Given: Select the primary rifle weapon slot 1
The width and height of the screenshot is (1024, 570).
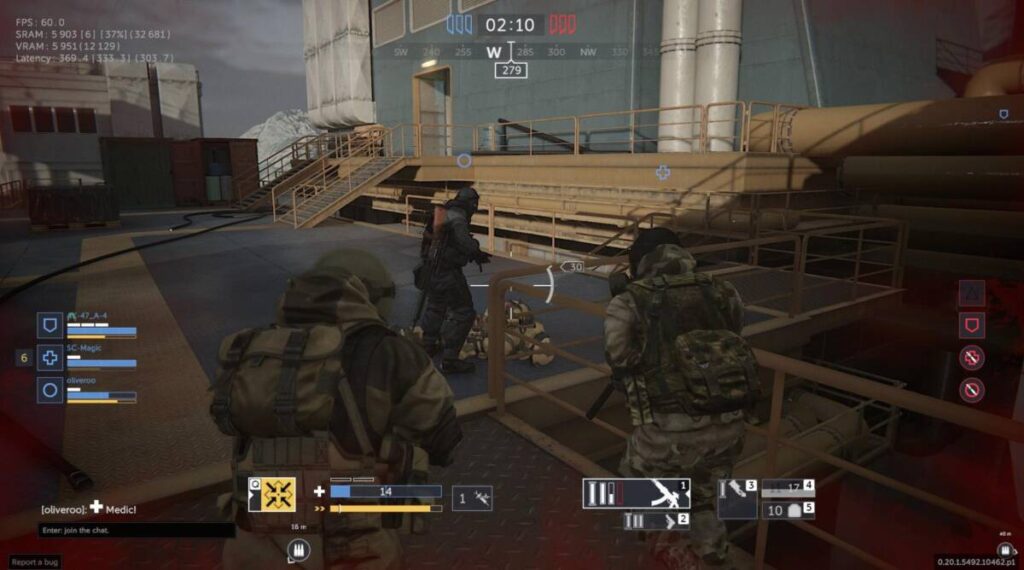Looking at the screenshot, I should click(x=638, y=493).
